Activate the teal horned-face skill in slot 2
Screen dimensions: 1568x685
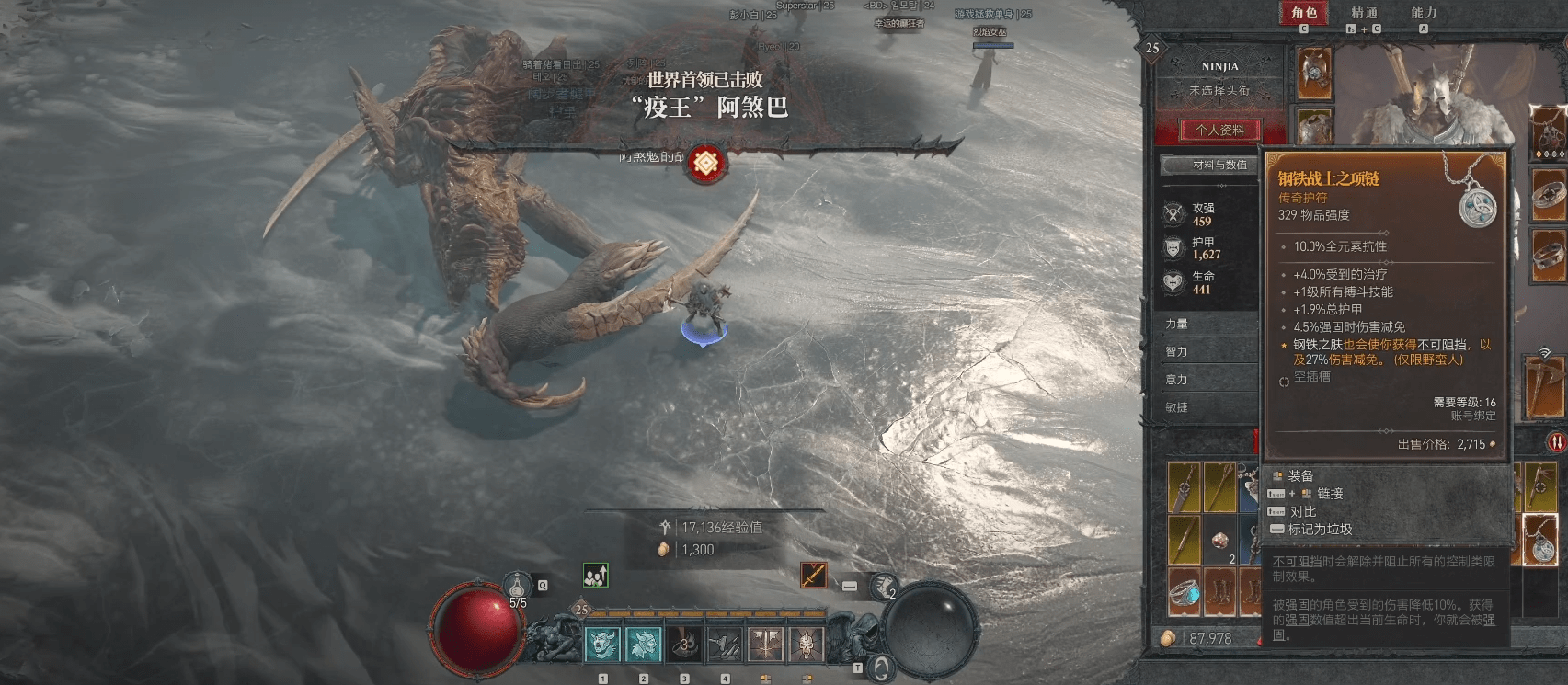click(x=644, y=645)
